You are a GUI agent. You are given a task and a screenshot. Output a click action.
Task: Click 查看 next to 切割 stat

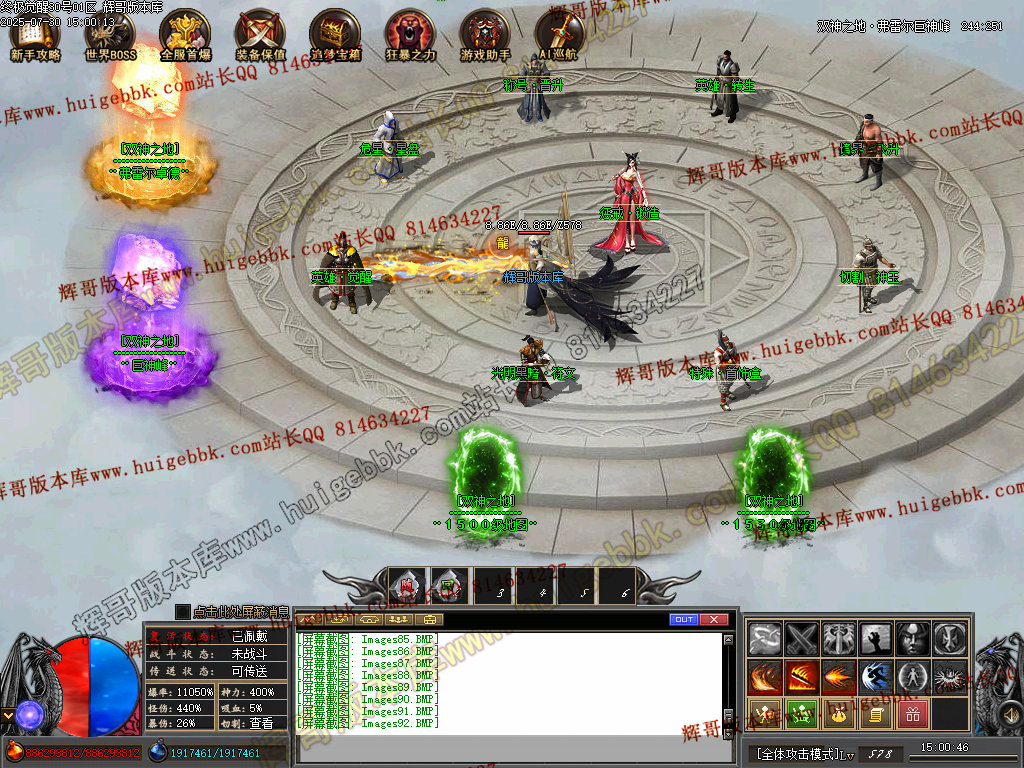tap(260, 722)
